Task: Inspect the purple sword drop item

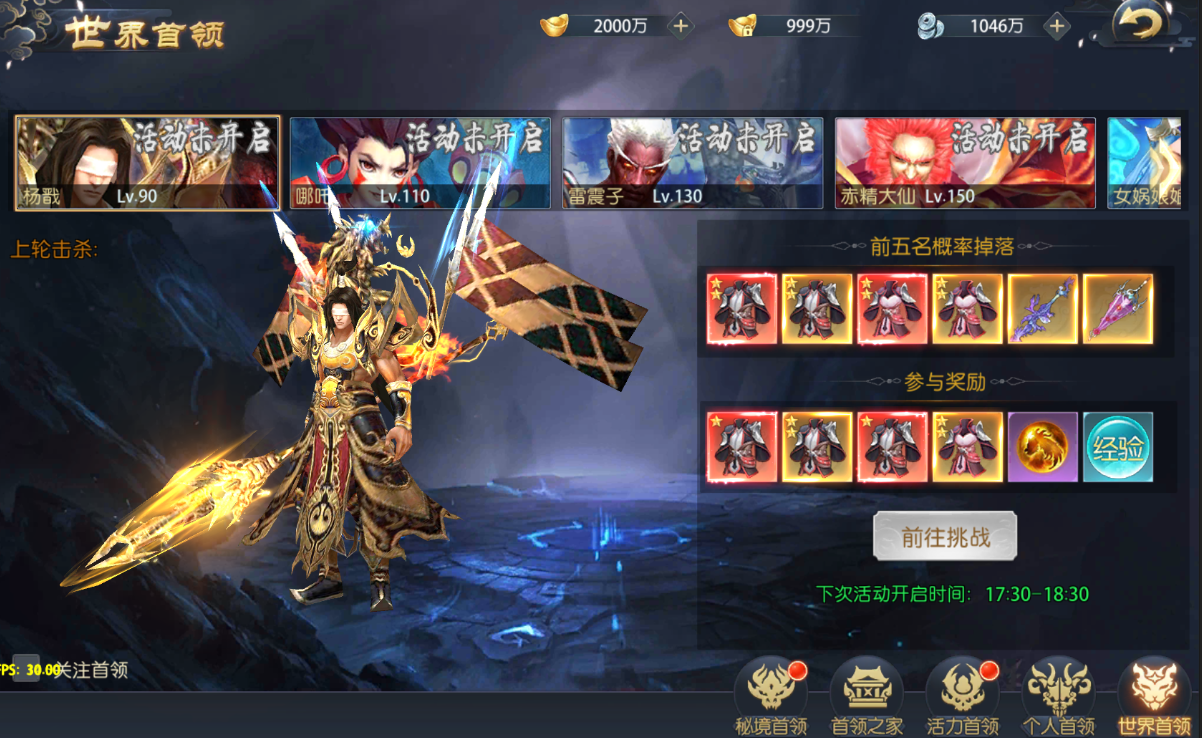Action: (x=1043, y=309)
